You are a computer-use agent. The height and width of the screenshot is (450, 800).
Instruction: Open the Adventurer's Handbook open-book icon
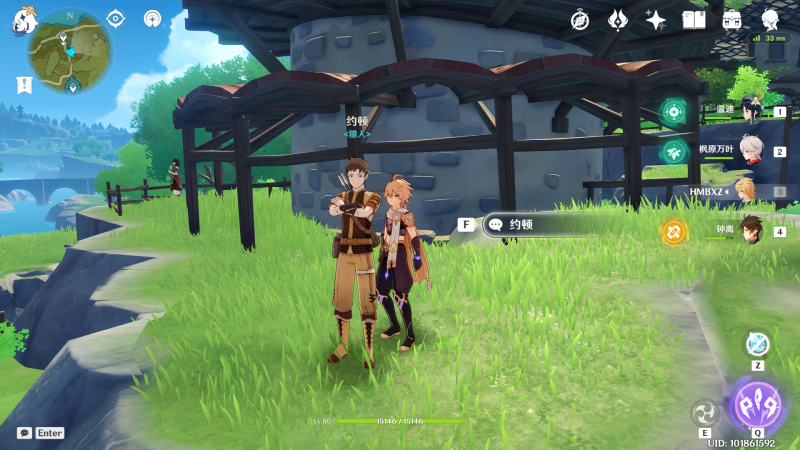694,20
